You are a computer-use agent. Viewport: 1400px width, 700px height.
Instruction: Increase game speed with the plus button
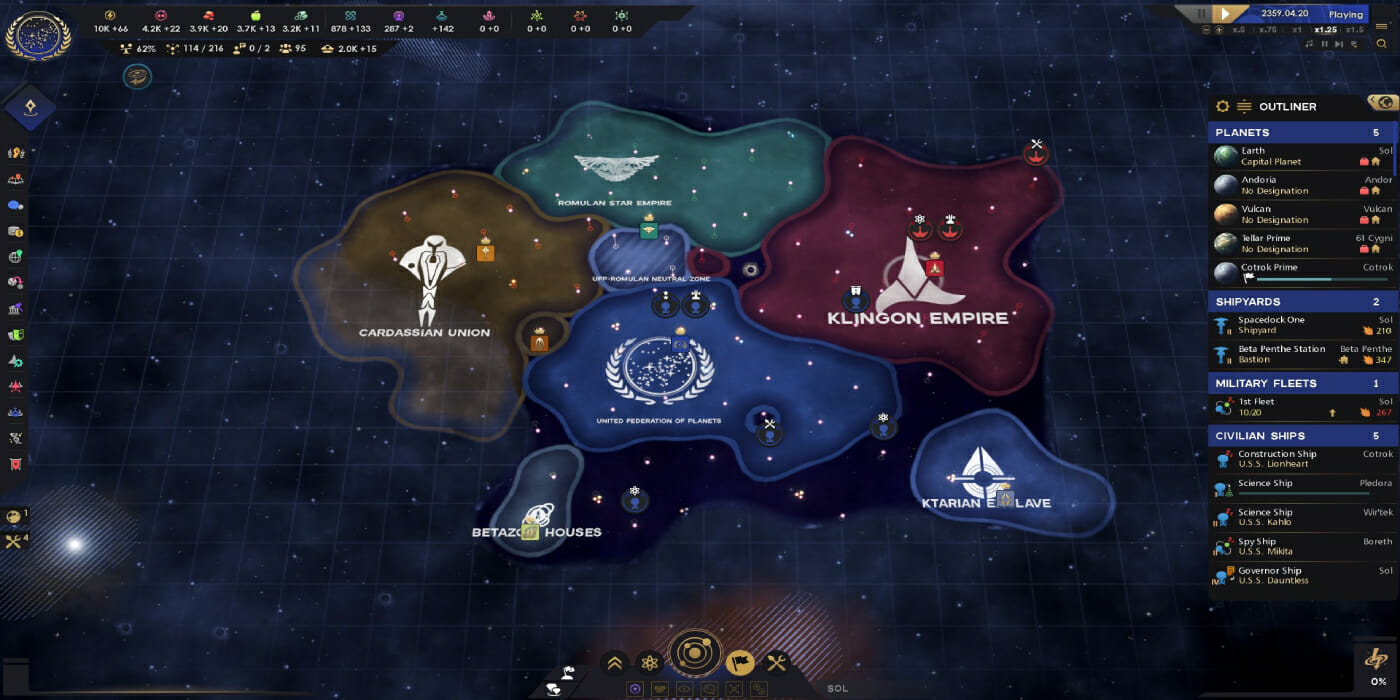tap(1219, 30)
